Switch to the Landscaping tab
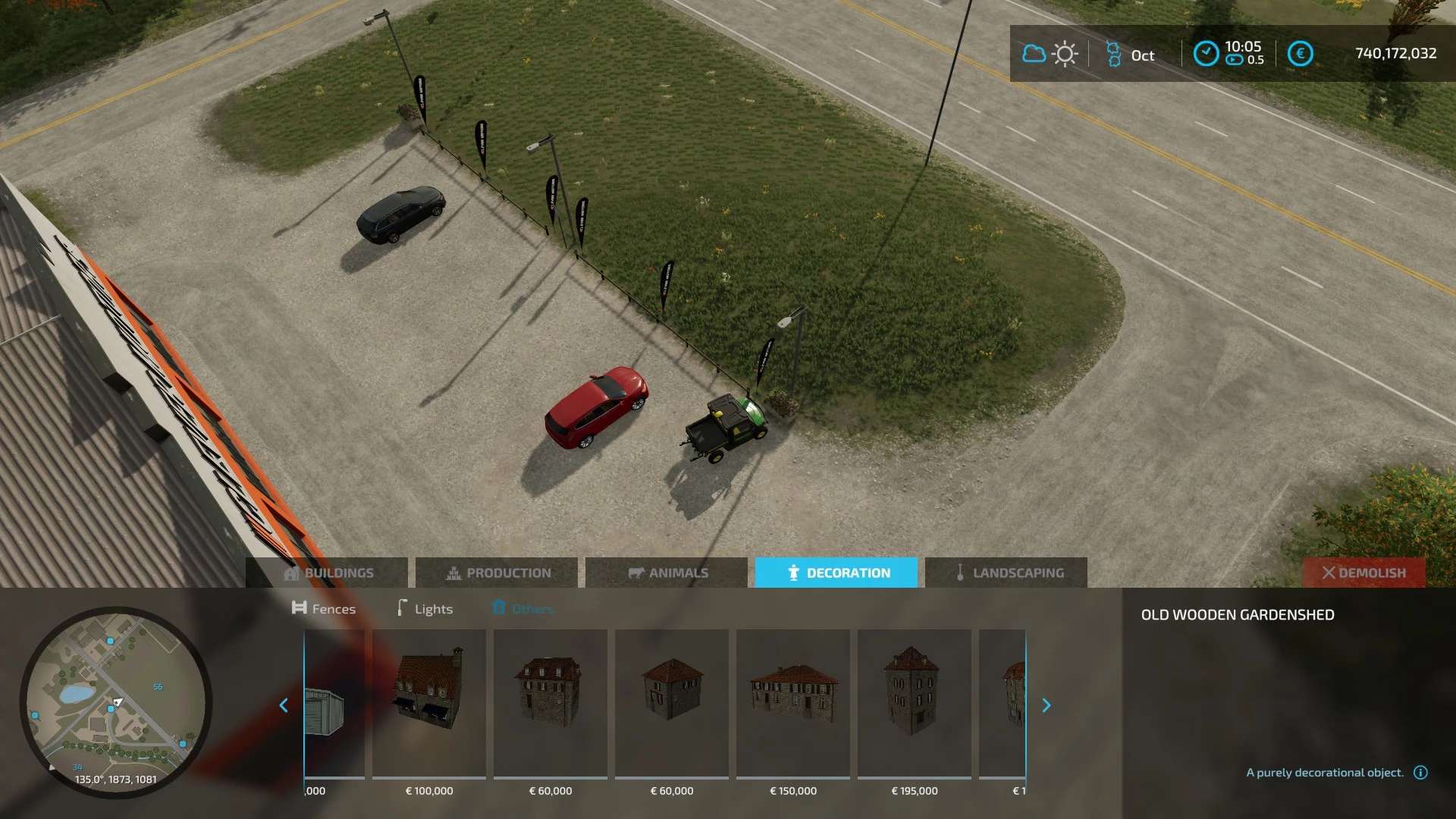 1006,573
